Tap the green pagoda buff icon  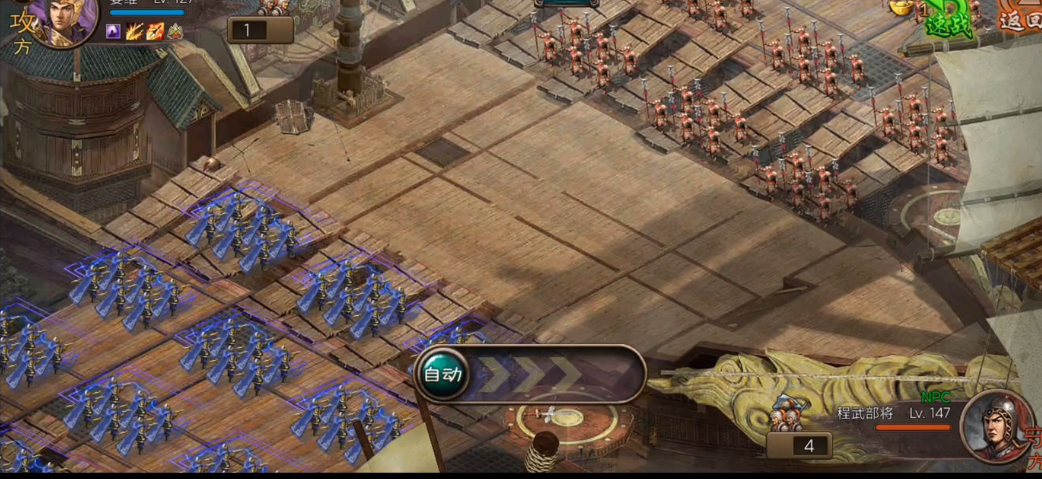coord(175,32)
